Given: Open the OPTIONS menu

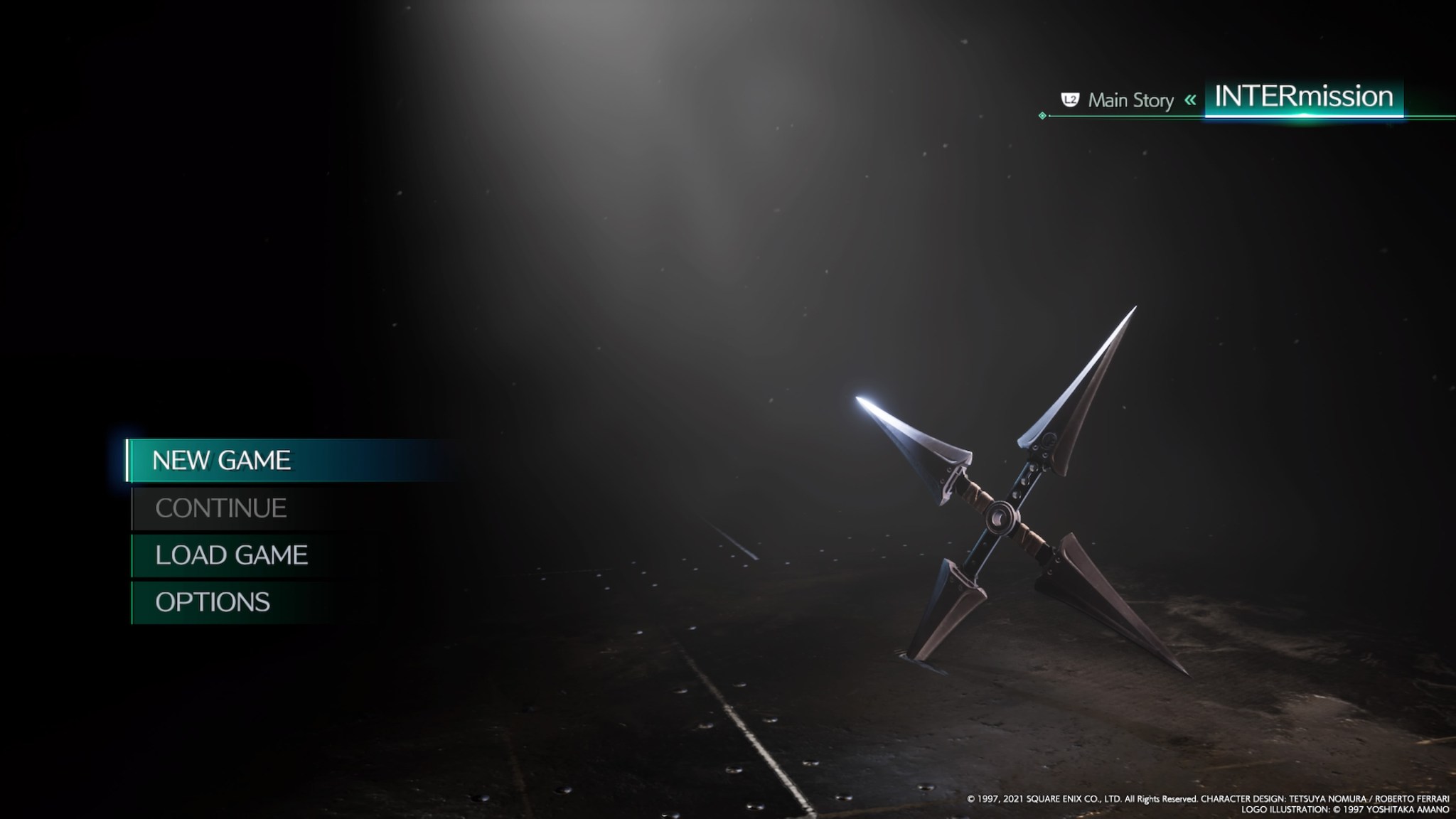Looking at the screenshot, I should tap(212, 601).
